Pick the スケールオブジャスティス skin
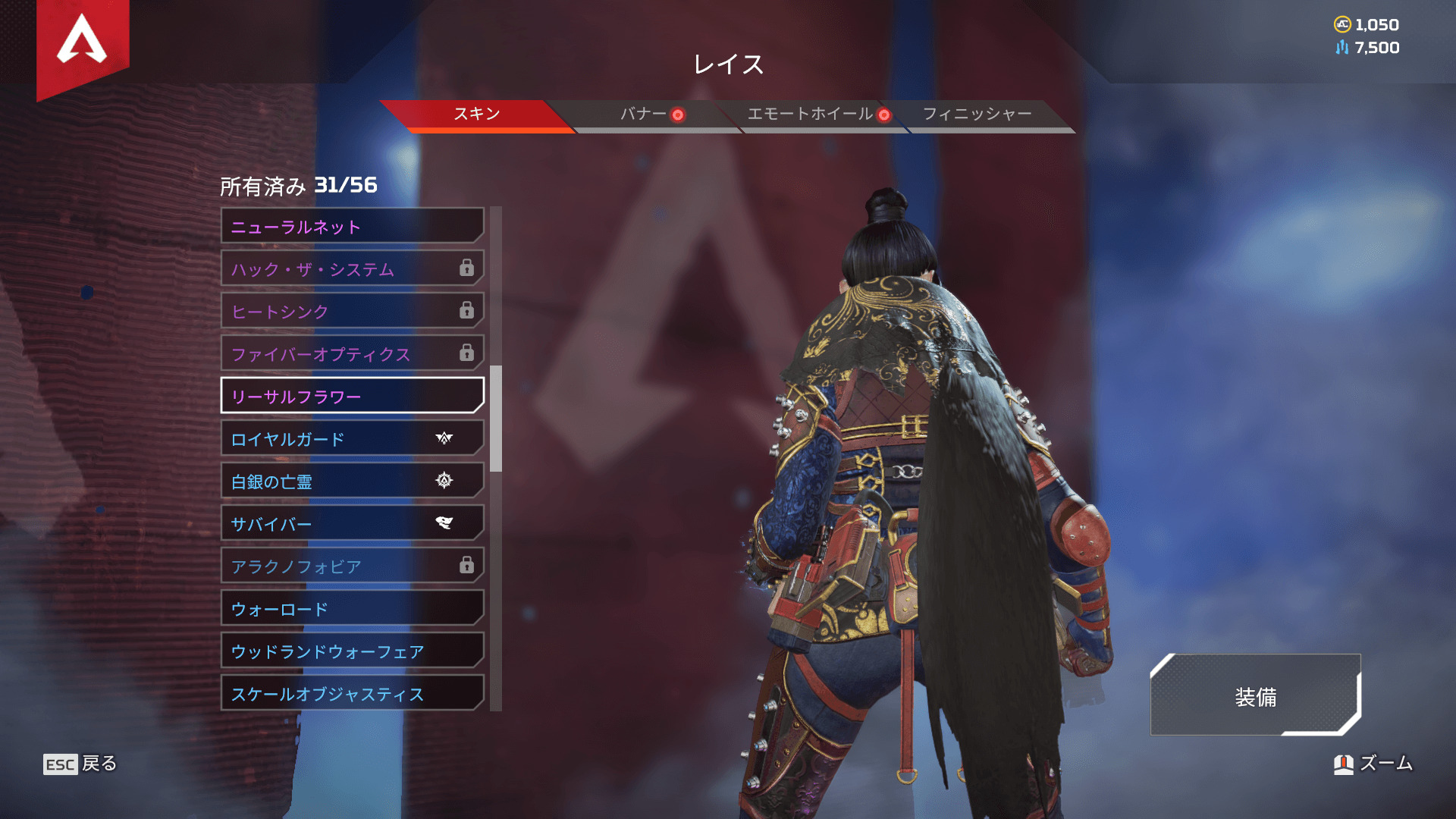Screen dimensions: 1456x819 pos(352,693)
